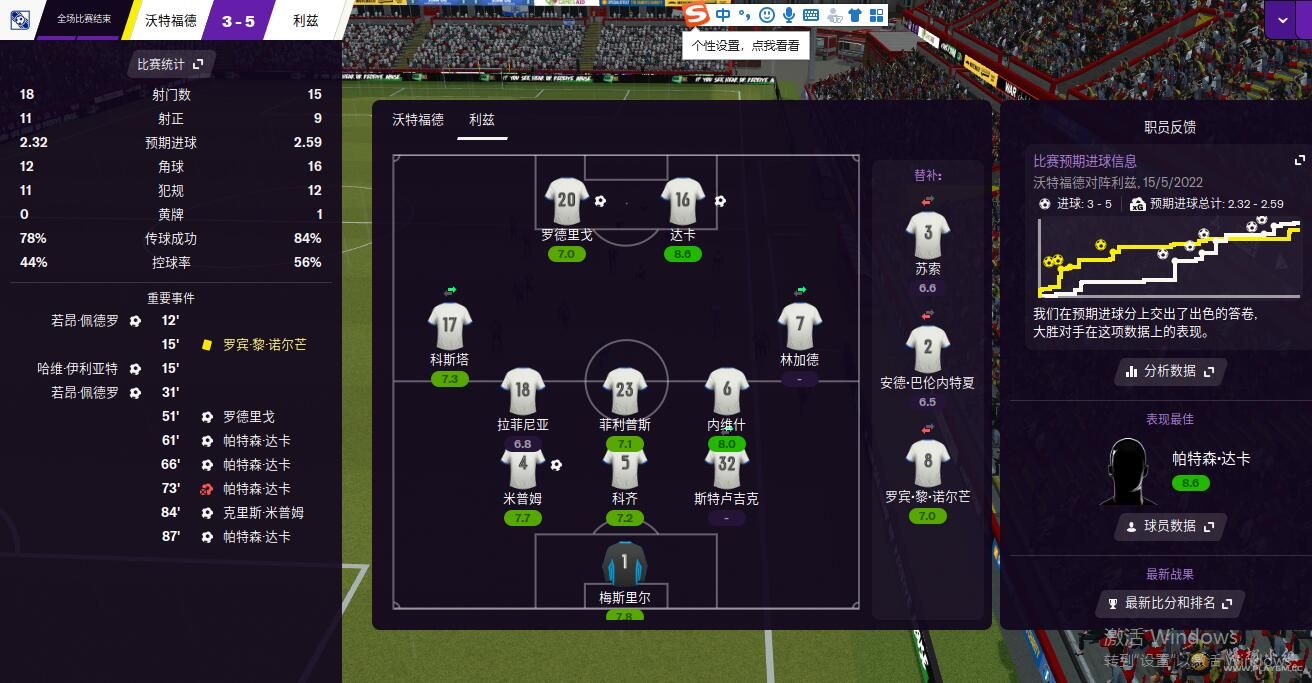Select player 16 达卡 on the pitch

pos(682,201)
